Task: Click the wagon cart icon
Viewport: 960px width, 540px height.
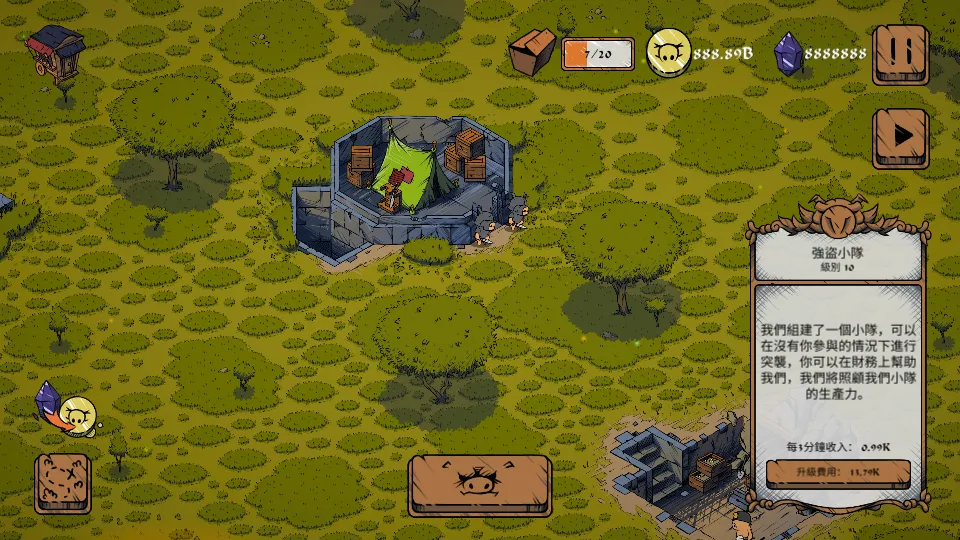Action: (x=55, y=49)
